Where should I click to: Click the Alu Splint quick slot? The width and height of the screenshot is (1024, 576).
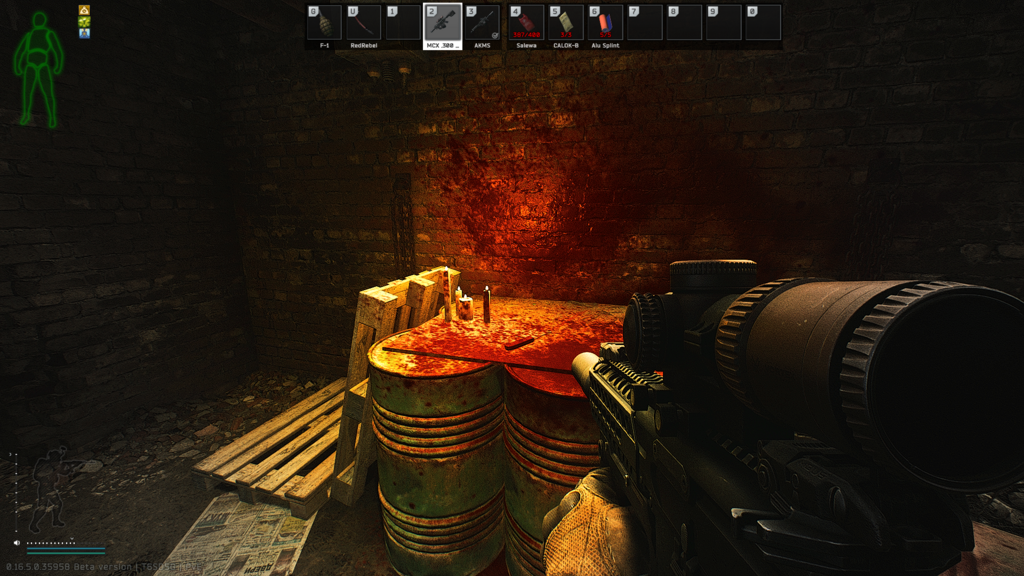605,23
